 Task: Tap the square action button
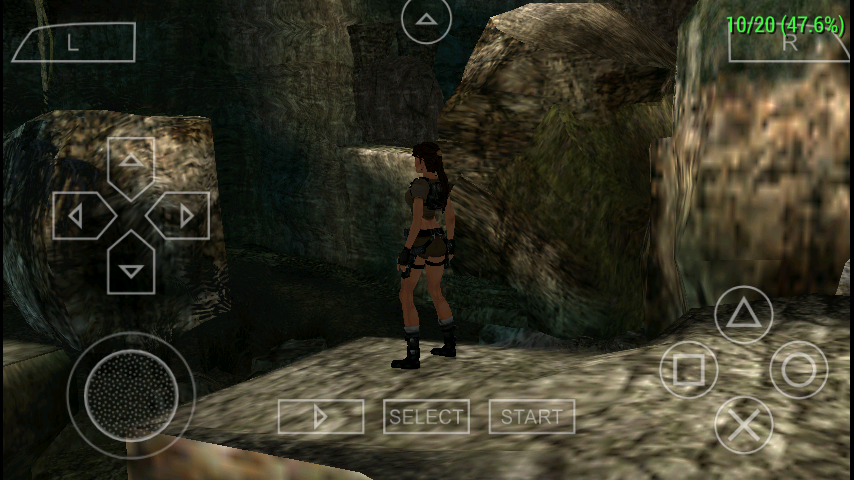click(689, 370)
